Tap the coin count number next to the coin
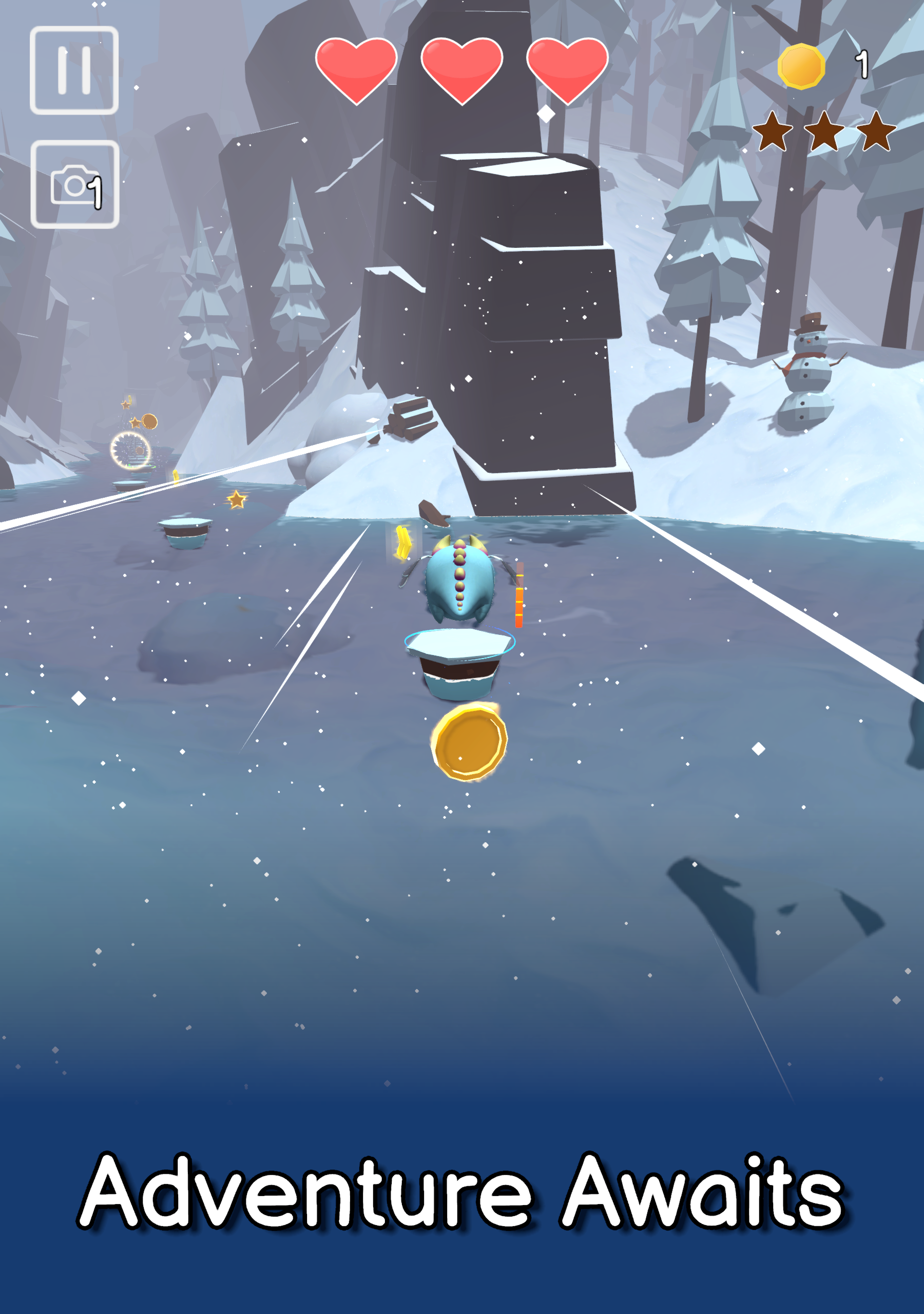 (x=862, y=63)
